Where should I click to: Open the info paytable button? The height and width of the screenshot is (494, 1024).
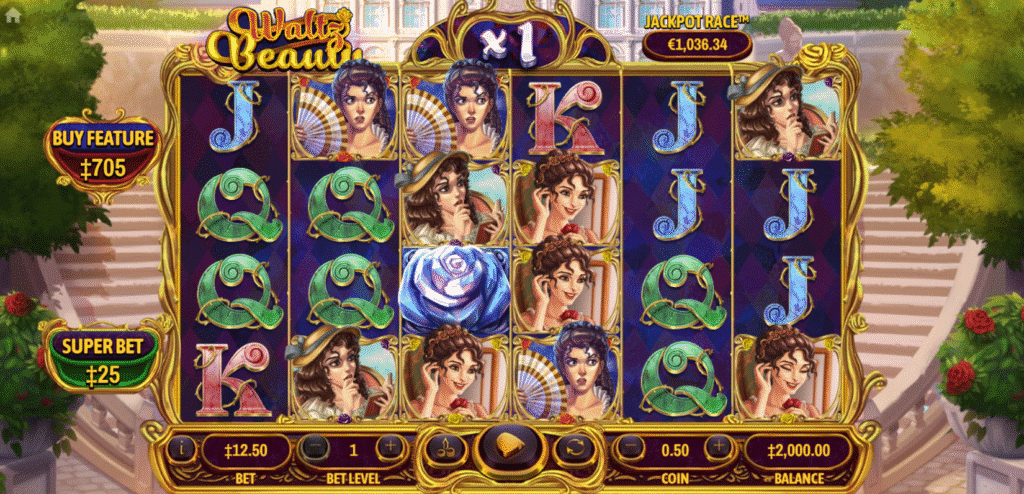coord(183,449)
